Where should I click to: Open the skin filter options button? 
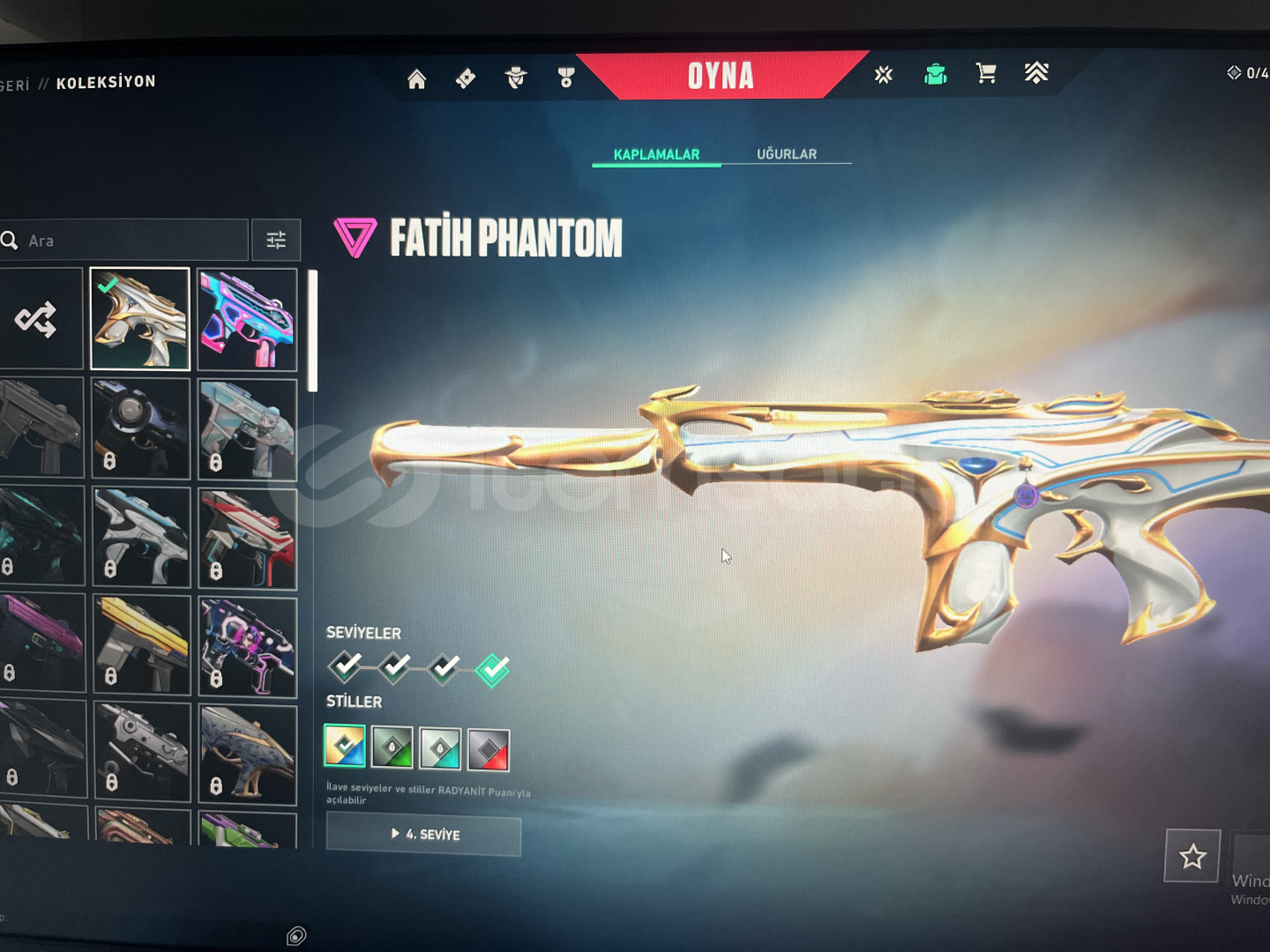click(x=276, y=240)
